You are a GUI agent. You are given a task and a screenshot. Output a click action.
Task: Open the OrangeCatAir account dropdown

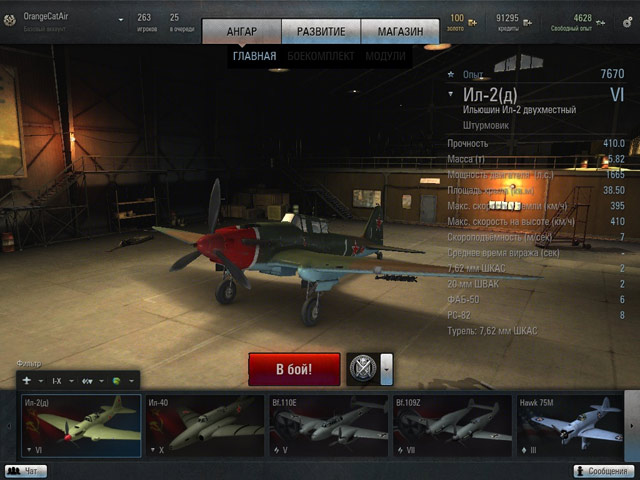coord(121,19)
